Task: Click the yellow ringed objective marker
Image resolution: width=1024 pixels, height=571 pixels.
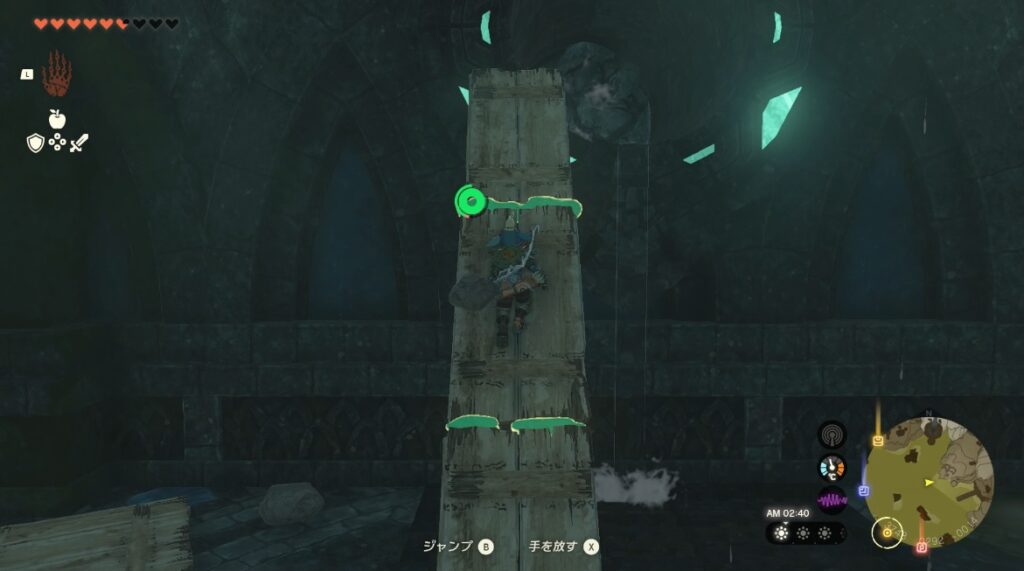Action: tap(886, 532)
